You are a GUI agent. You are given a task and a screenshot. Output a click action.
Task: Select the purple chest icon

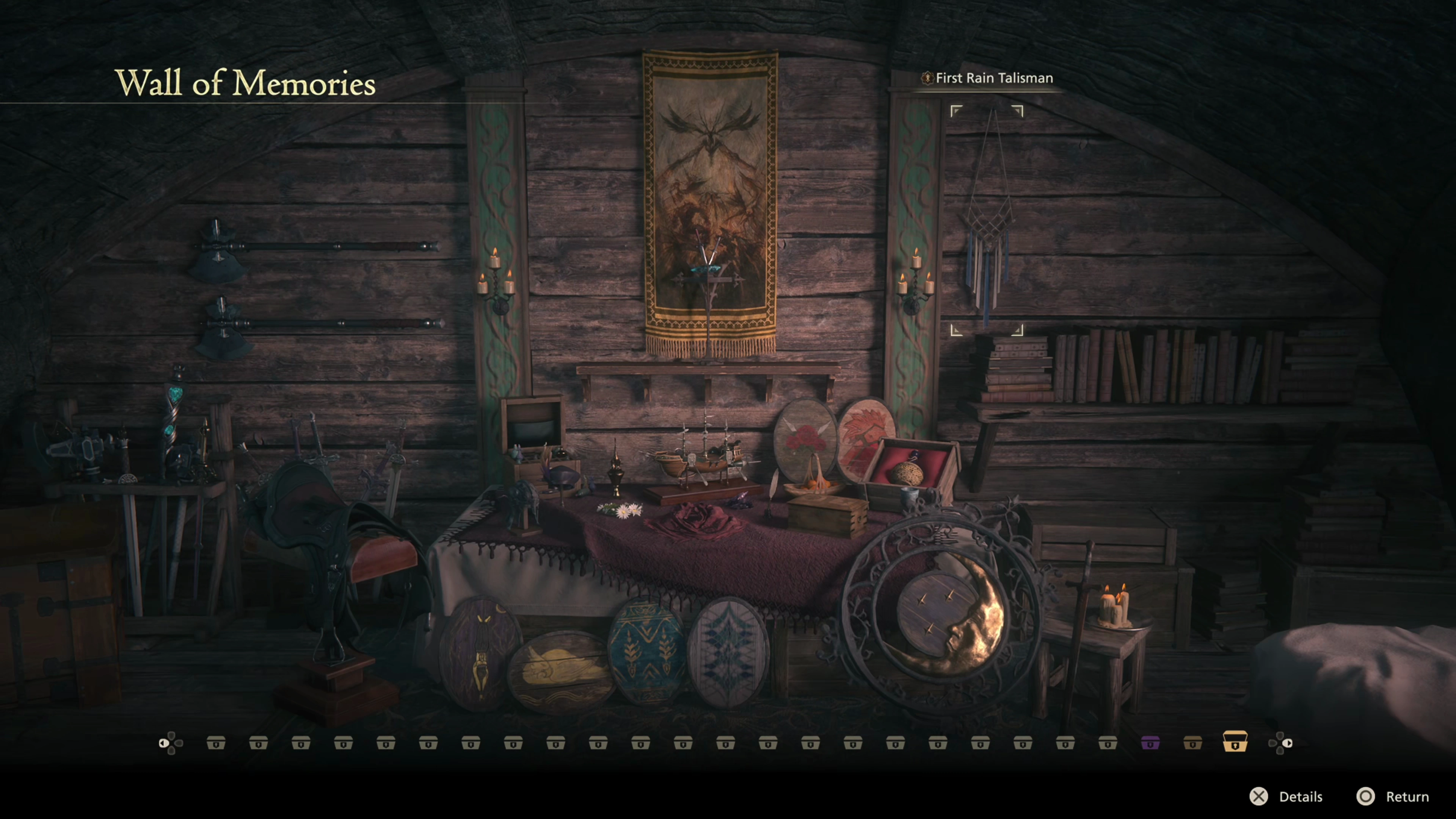click(x=1150, y=743)
